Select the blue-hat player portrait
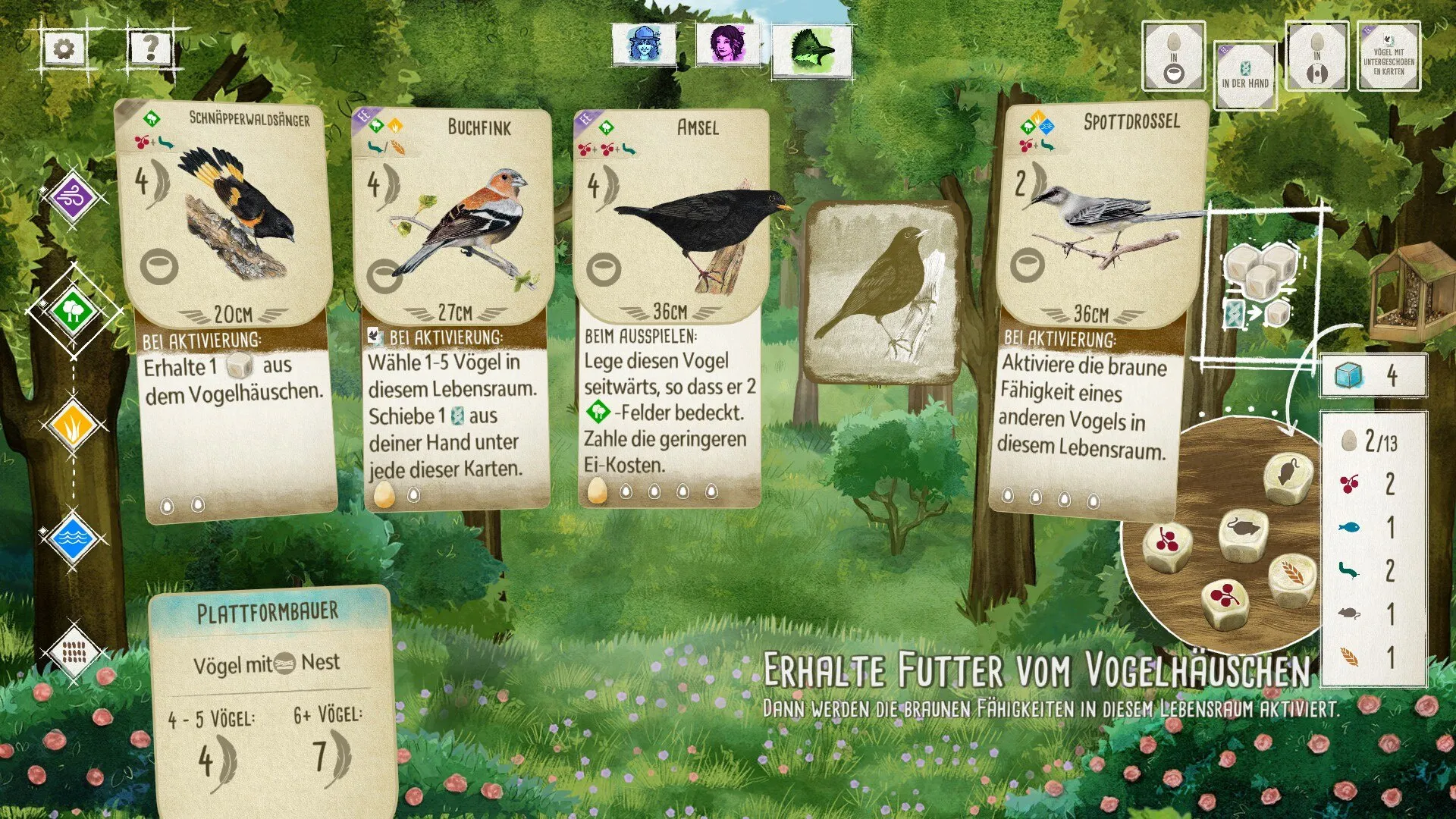 click(x=645, y=44)
